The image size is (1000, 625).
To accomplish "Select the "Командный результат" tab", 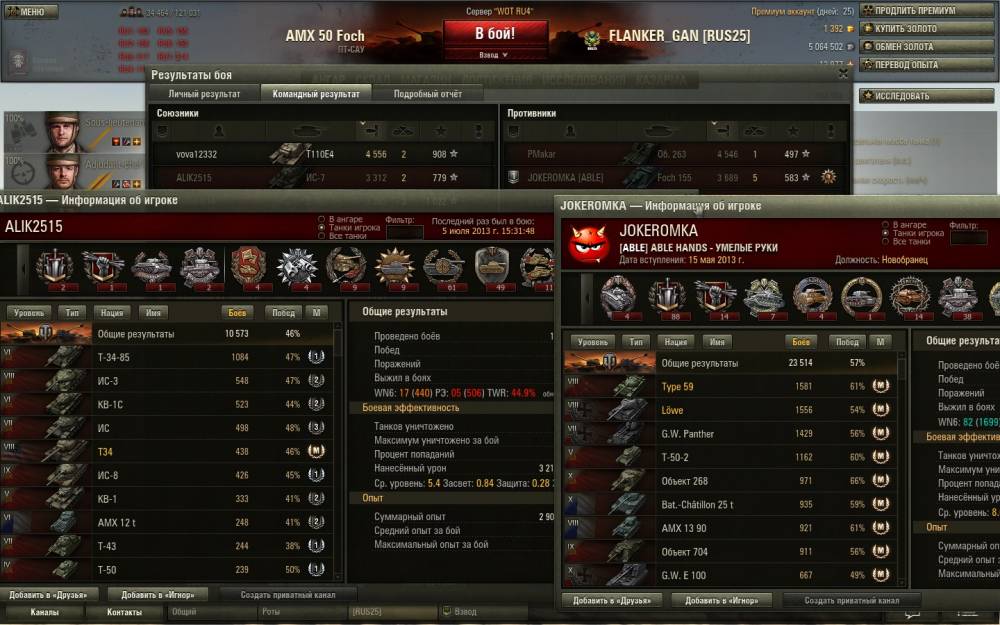I will [316, 94].
